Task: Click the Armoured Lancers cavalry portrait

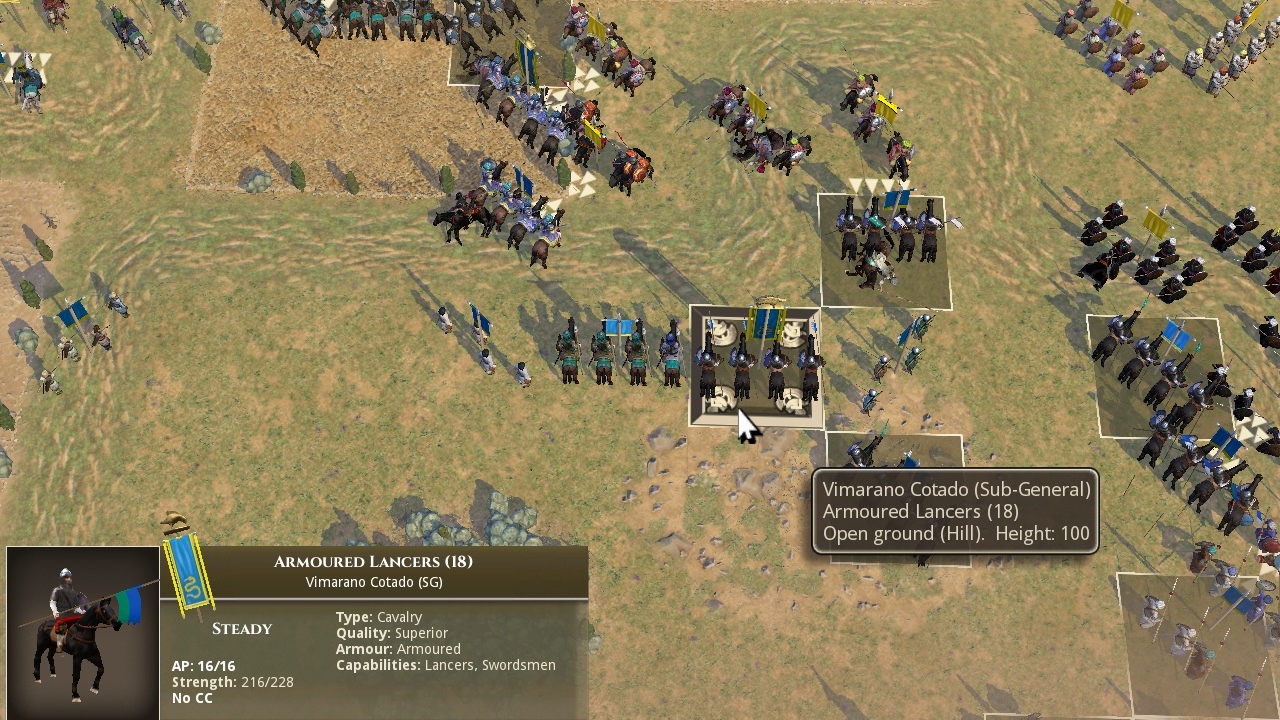Action: 80,630
